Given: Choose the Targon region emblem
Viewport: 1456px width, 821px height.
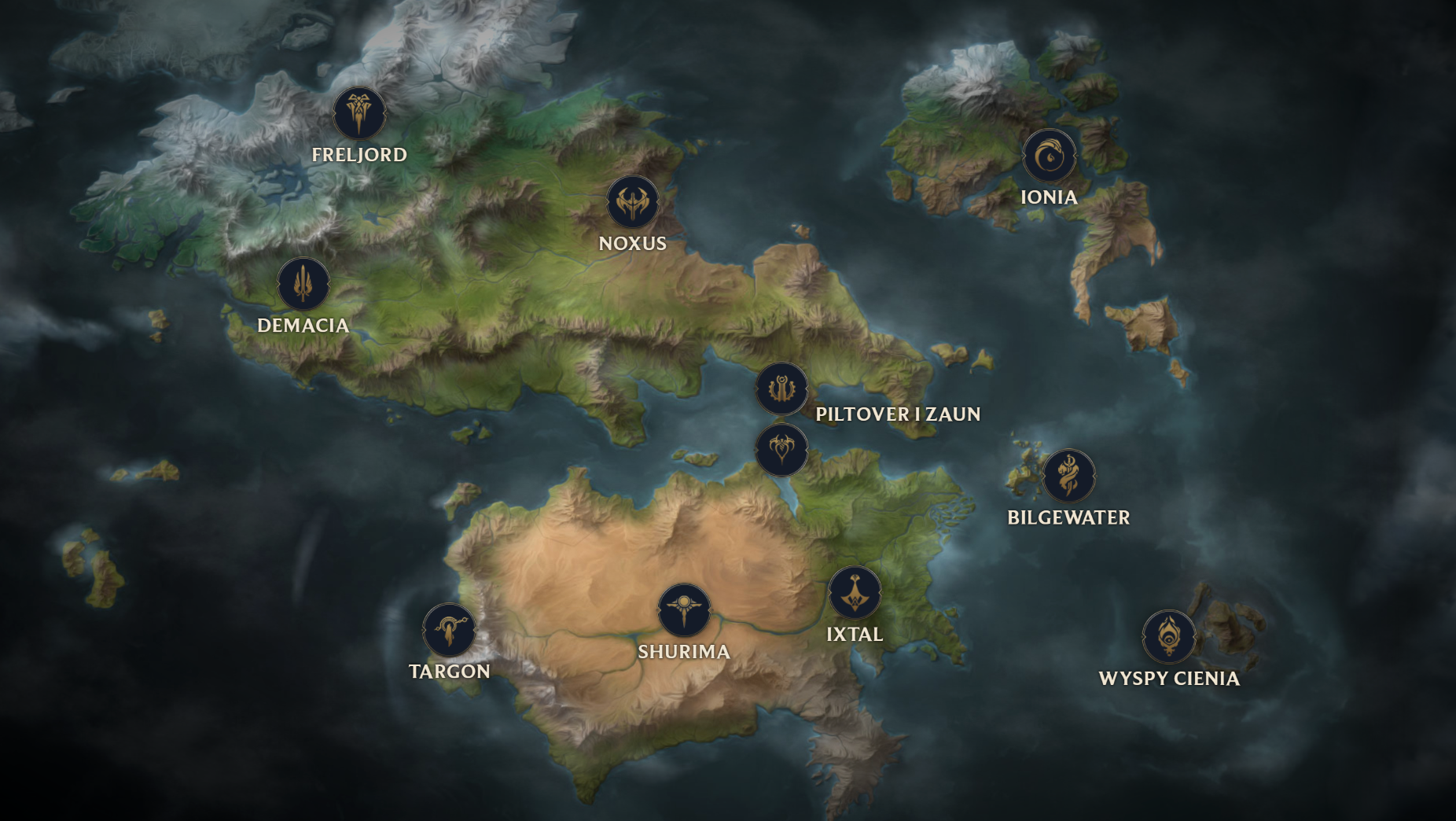Looking at the screenshot, I should tap(450, 630).
